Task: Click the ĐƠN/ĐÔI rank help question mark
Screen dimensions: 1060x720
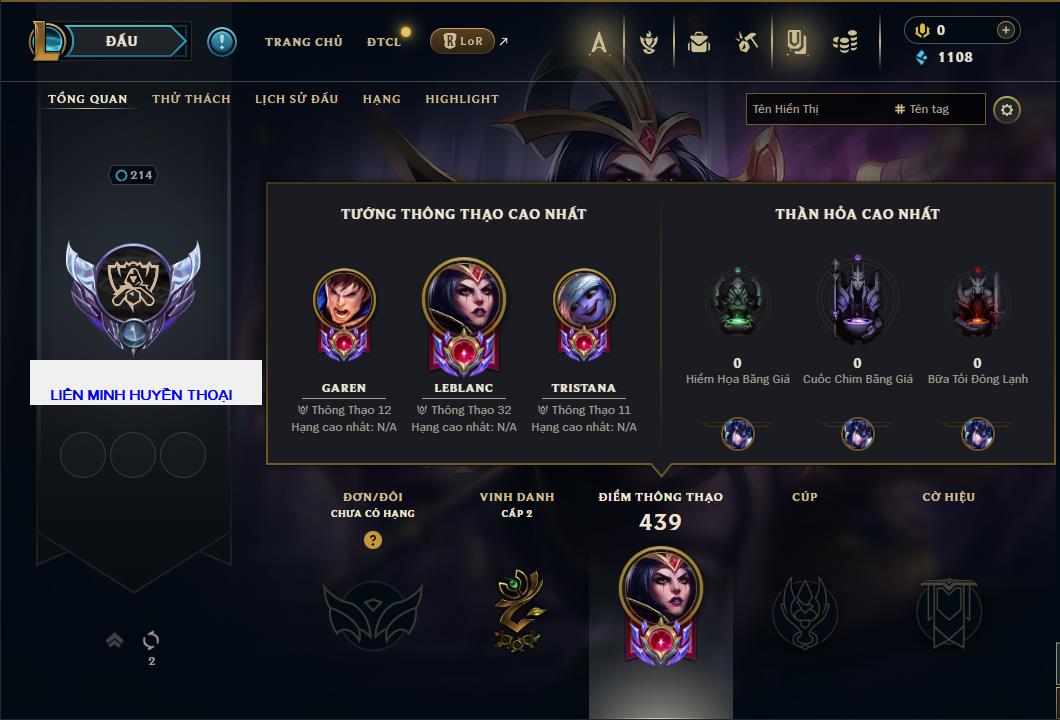Action: click(373, 540)
